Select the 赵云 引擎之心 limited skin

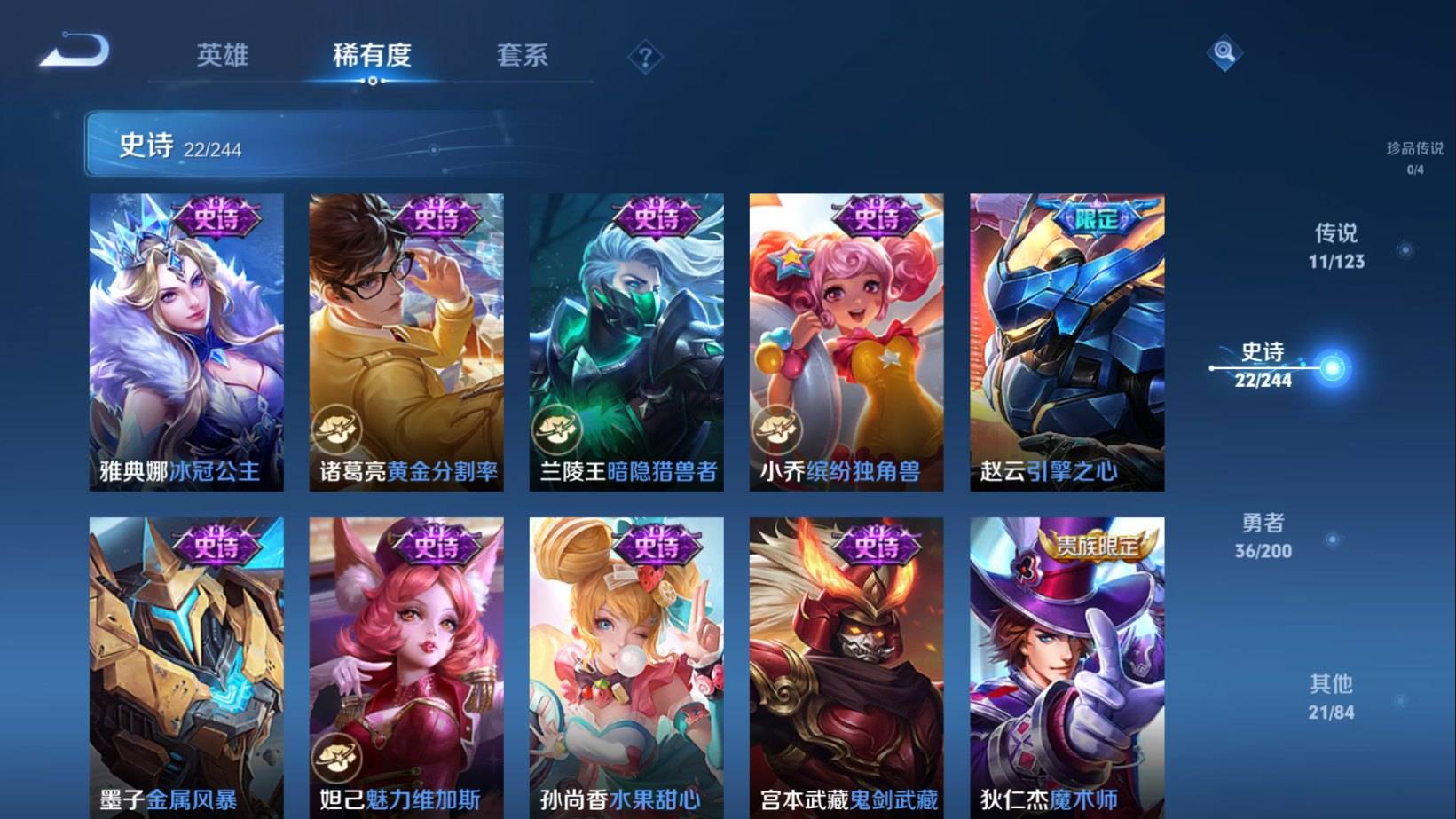1066,342
